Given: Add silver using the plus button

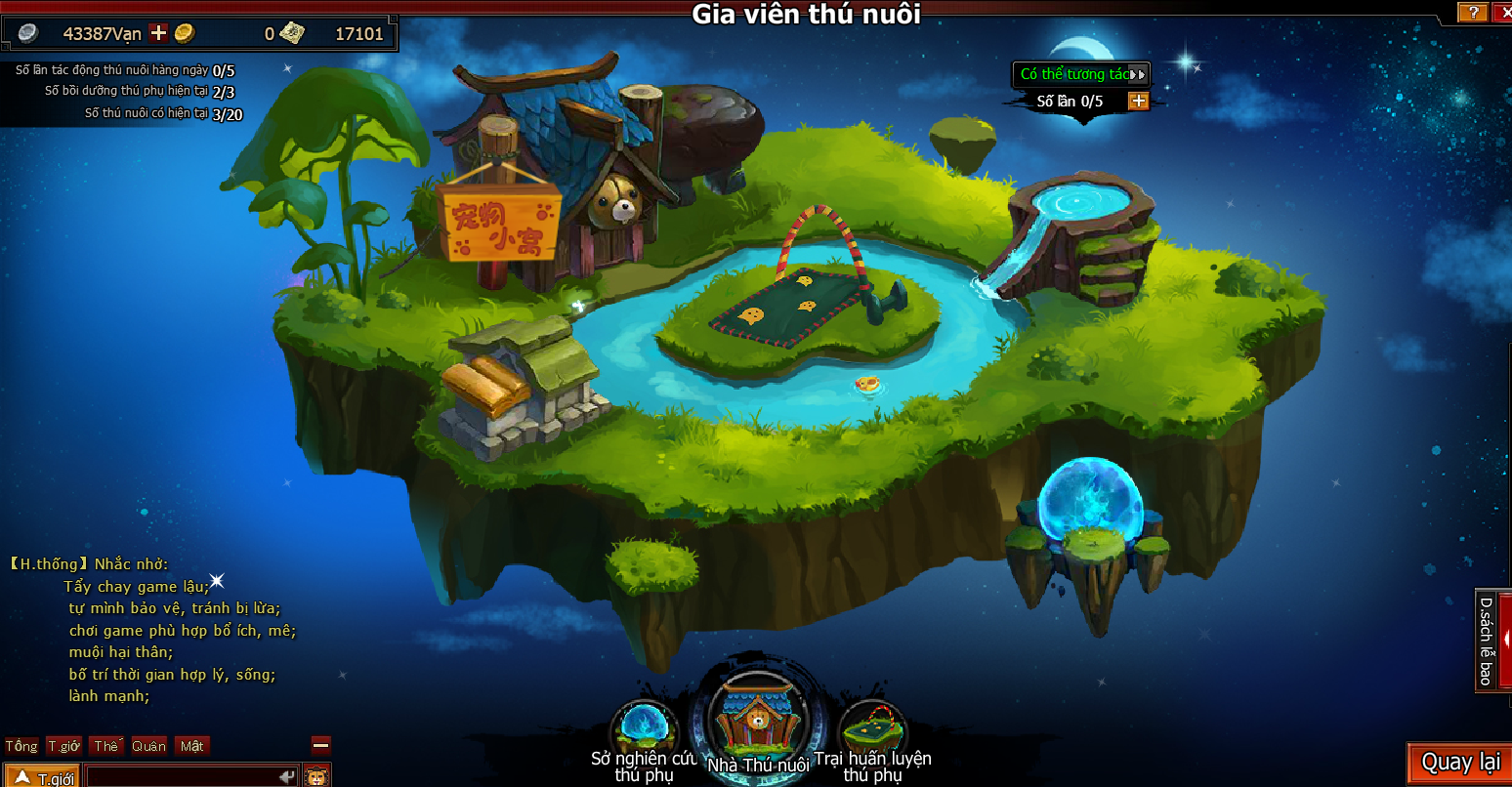Looking at the screenshot, I should point(158,33).
